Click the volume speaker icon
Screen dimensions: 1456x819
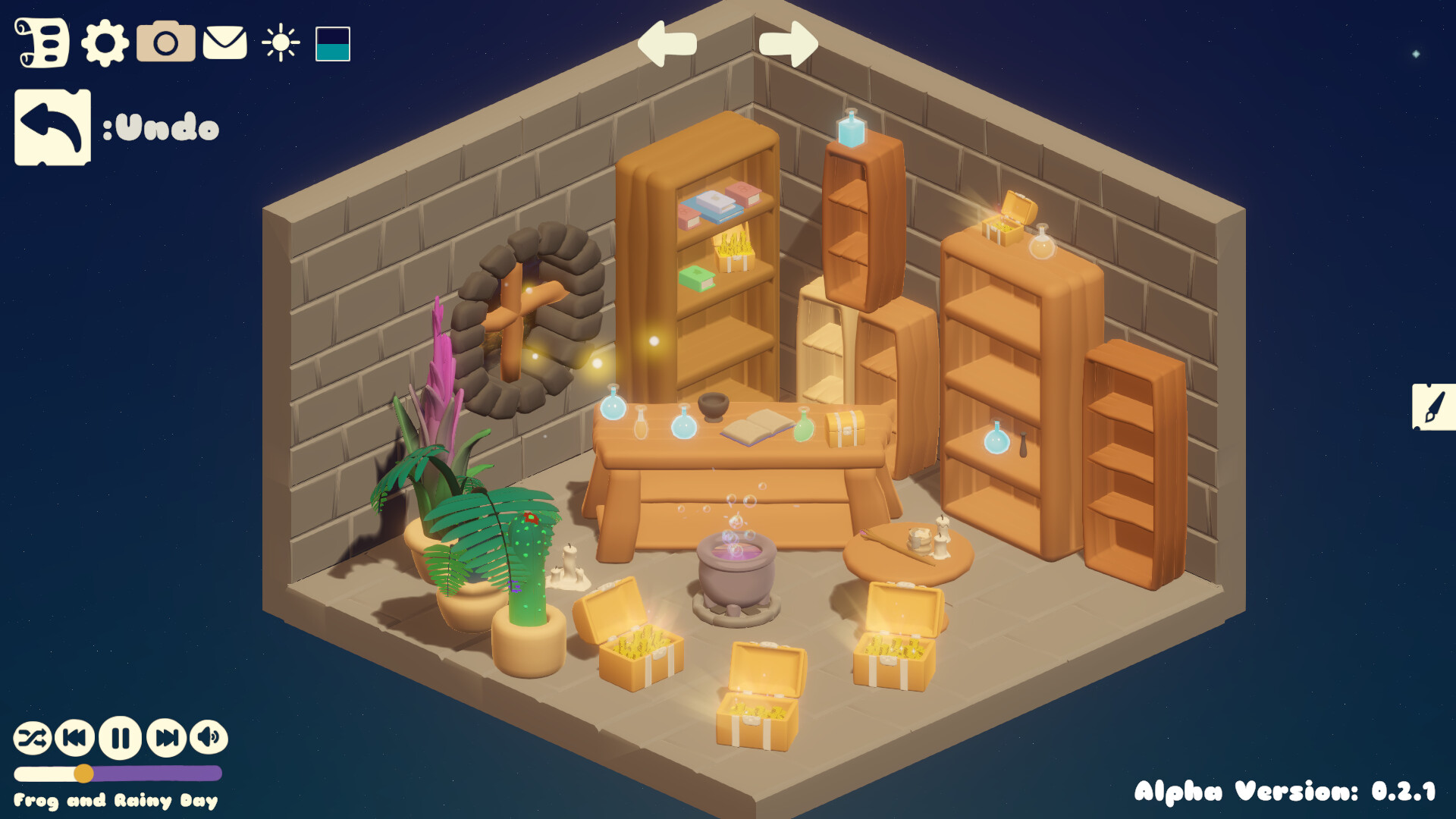[209, 736]
